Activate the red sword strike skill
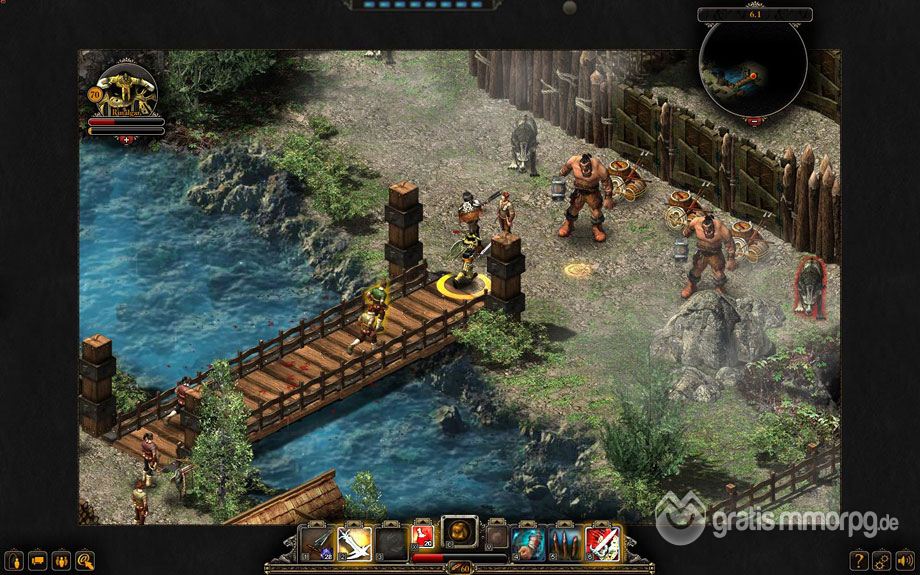This screenshot has width=920, height=575. [x=601, y=542]
